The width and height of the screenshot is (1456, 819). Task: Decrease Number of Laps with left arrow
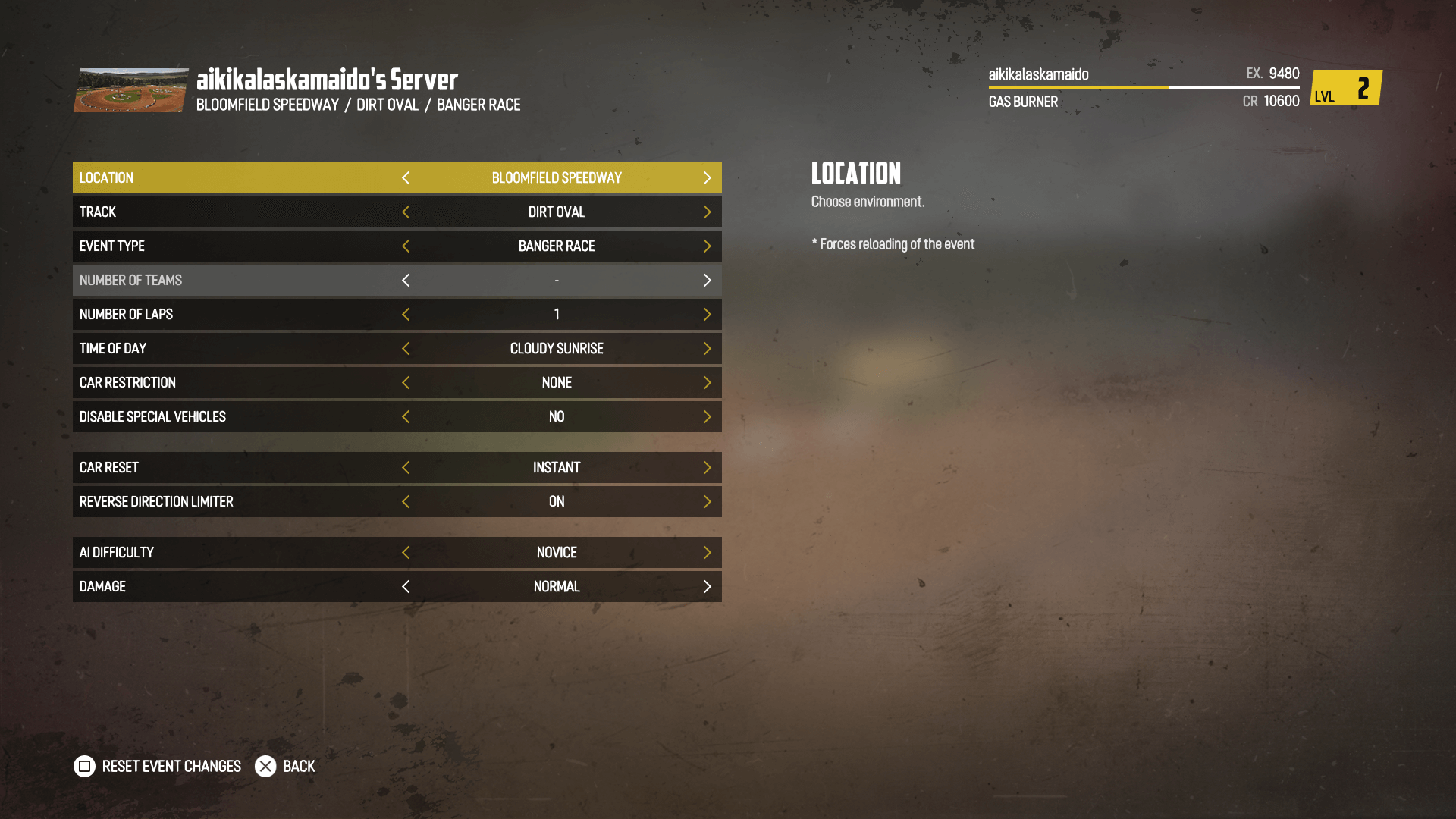[x=406, y=315]
